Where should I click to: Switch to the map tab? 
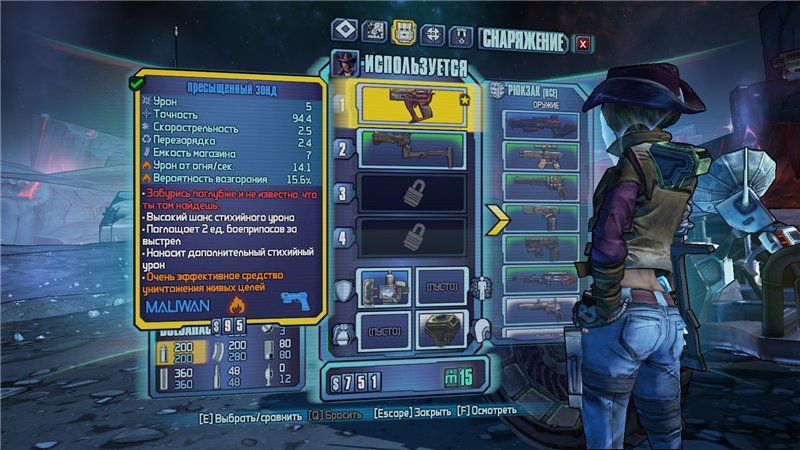(375, 32)
